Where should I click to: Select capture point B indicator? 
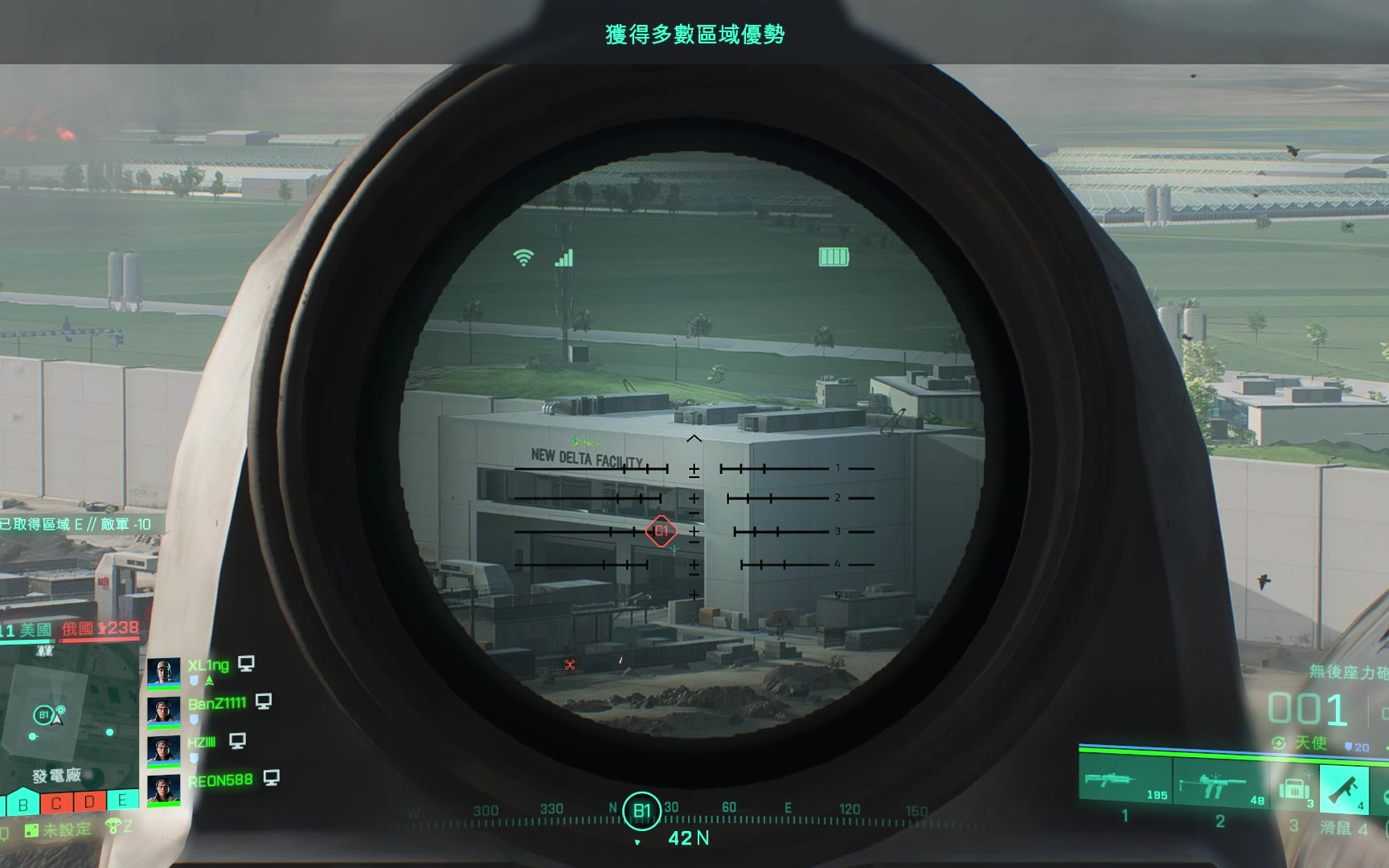(x=23, y=804)
